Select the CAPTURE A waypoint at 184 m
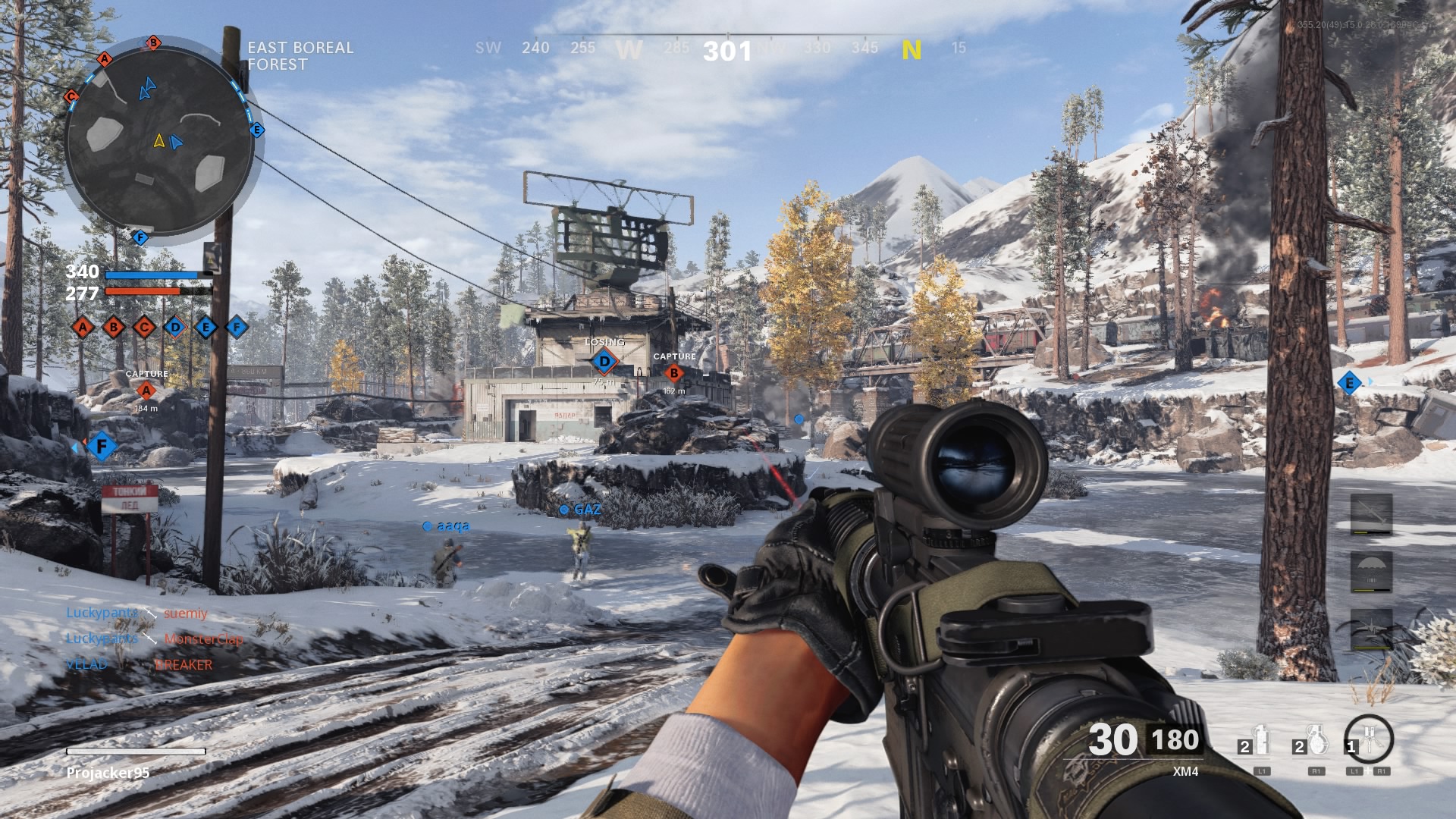The width and height of the screenshot is (1456, 819). [146, 391]
